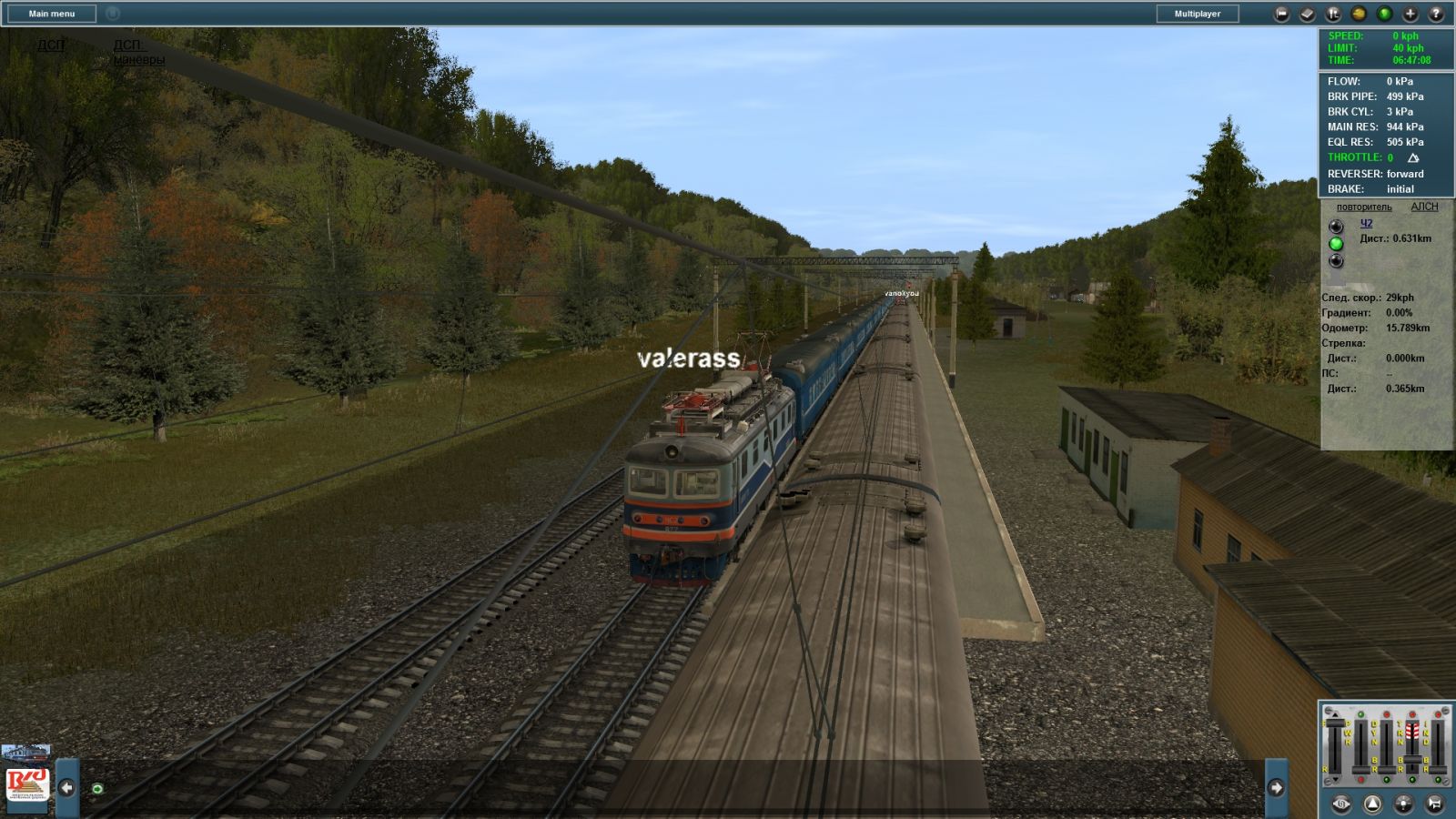Toggle the headlight button
Image resolution: width=1456 pixels, height=819 pixels.
tap(1403, 804)
